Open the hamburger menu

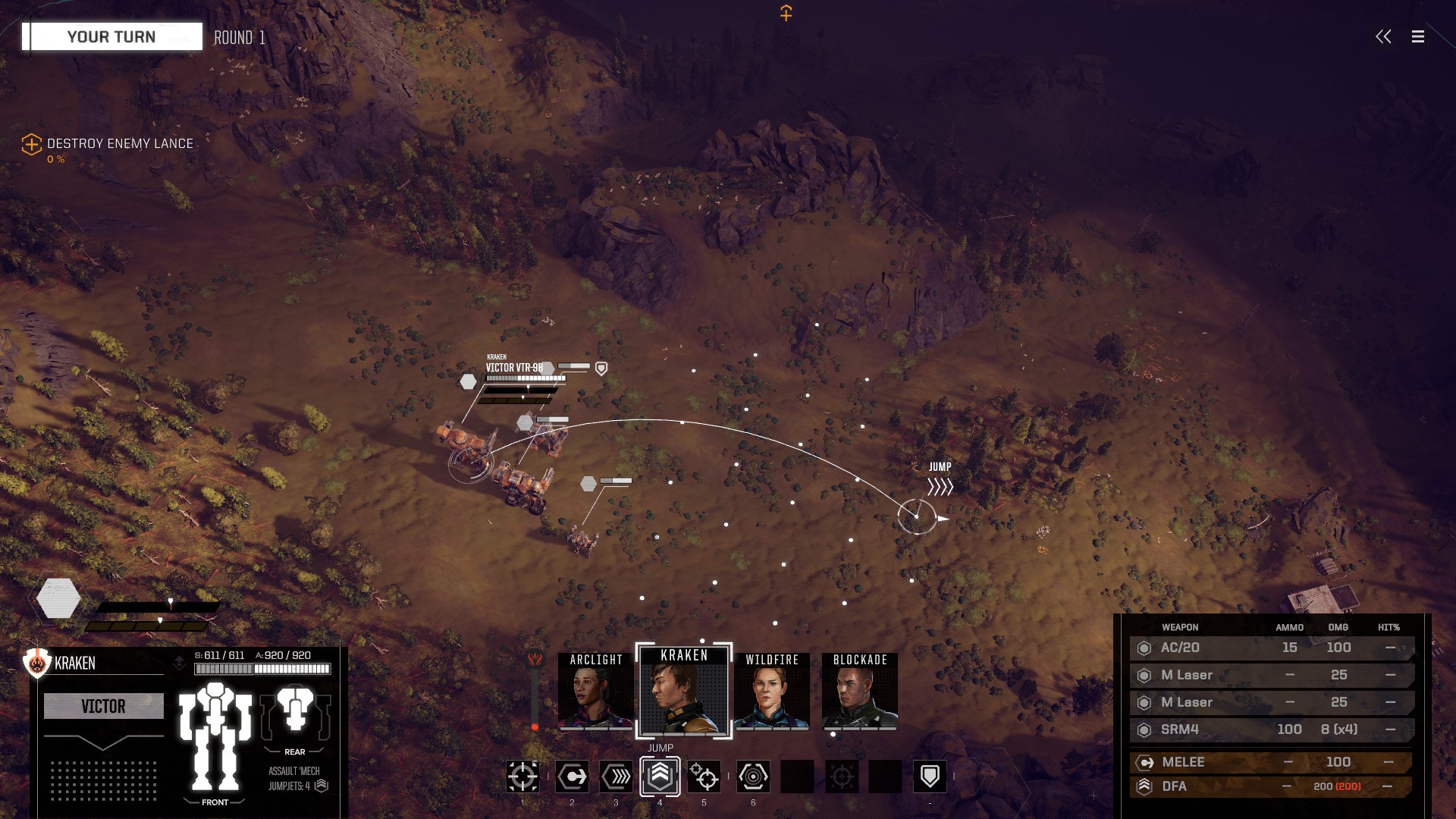pos(1417,36)
